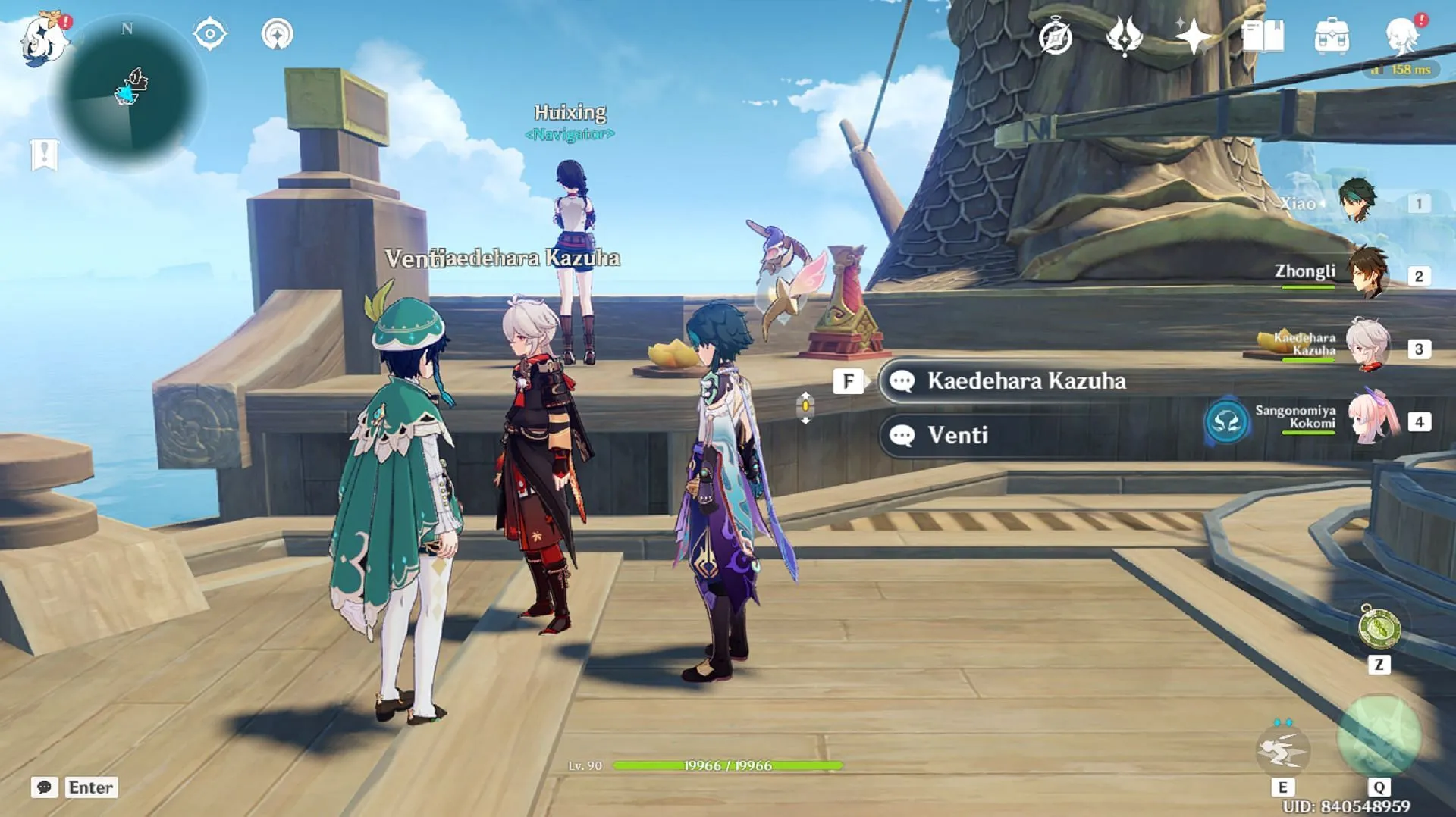Open the chat speech bubble
This screenshot has height=817, width=1456.
44,787
